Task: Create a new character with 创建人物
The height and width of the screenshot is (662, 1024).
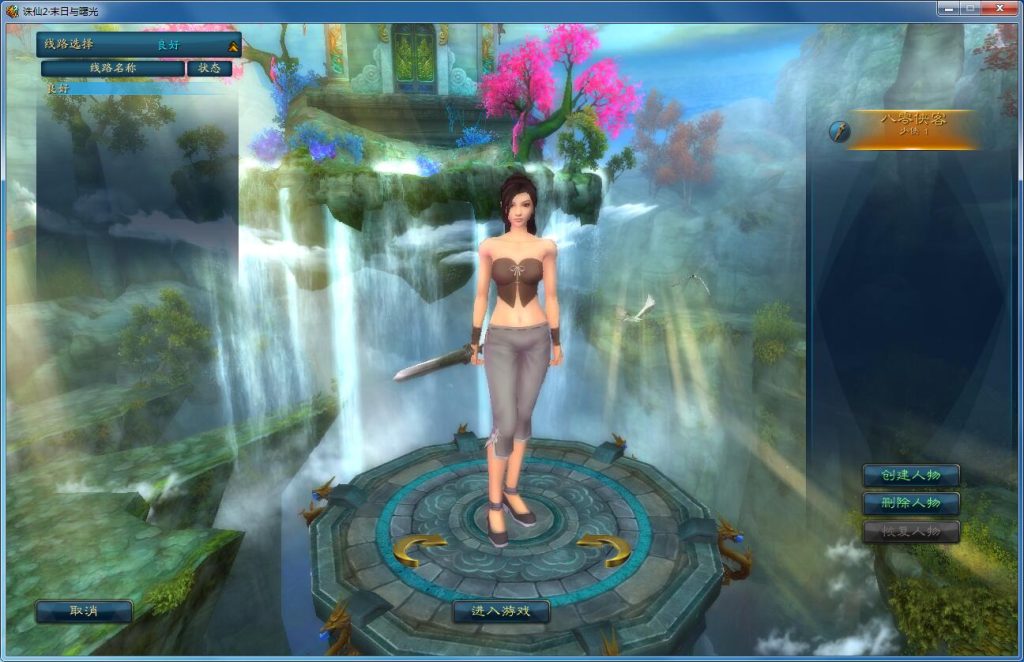Action: [911, 475]
